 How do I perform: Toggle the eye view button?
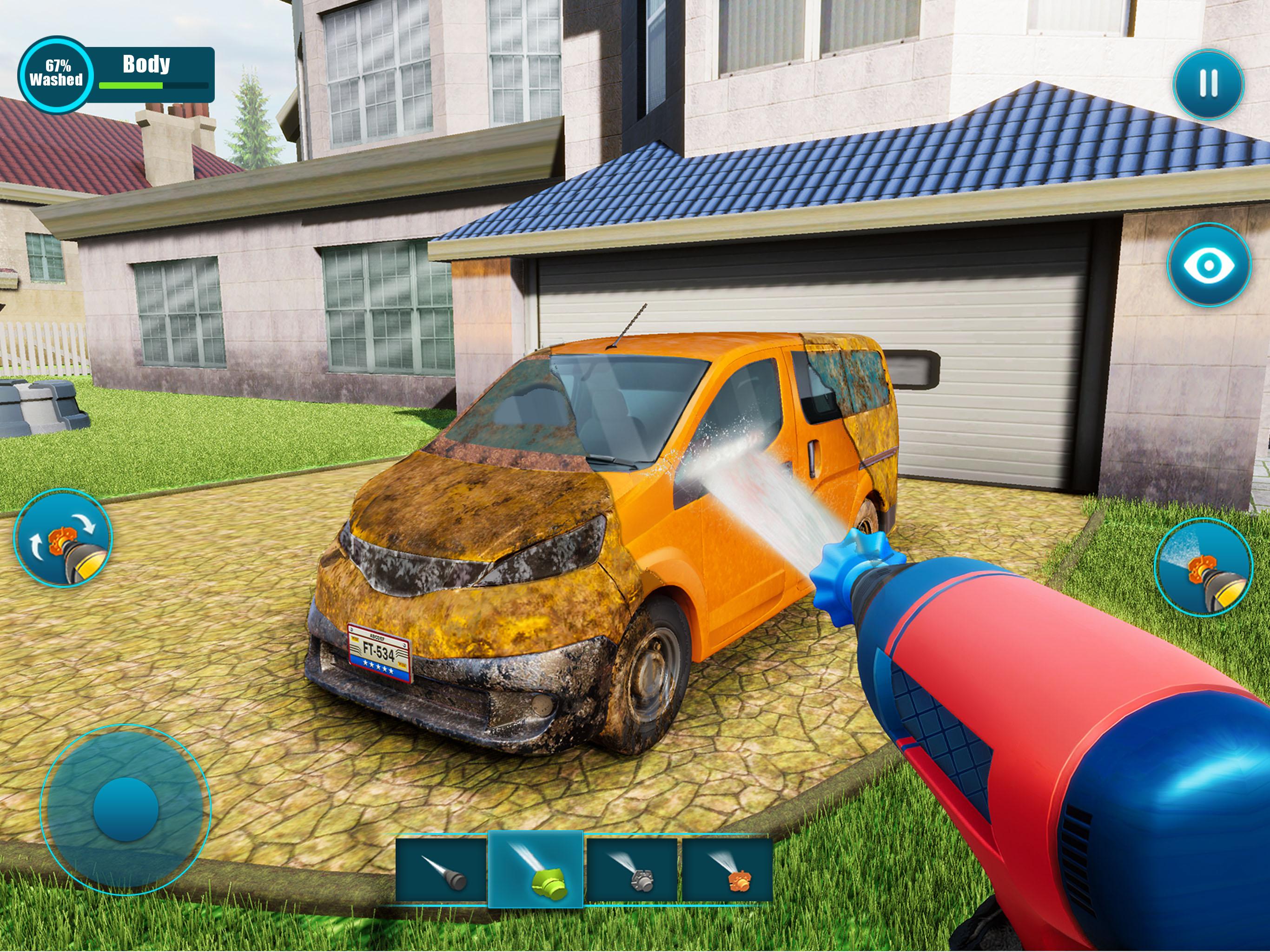click(x=1209, y=264)
